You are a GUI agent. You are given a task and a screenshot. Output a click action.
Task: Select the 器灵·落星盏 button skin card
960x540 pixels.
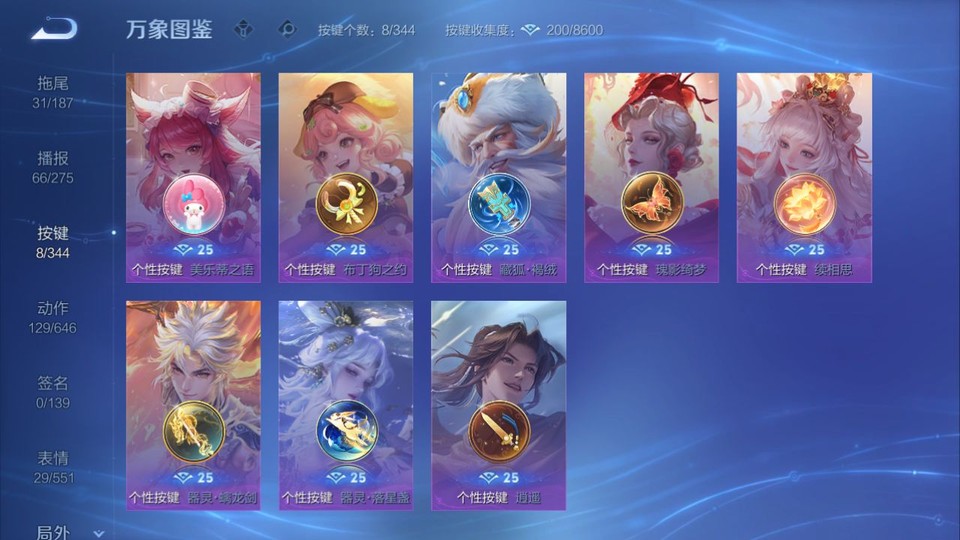pos(346,405)
